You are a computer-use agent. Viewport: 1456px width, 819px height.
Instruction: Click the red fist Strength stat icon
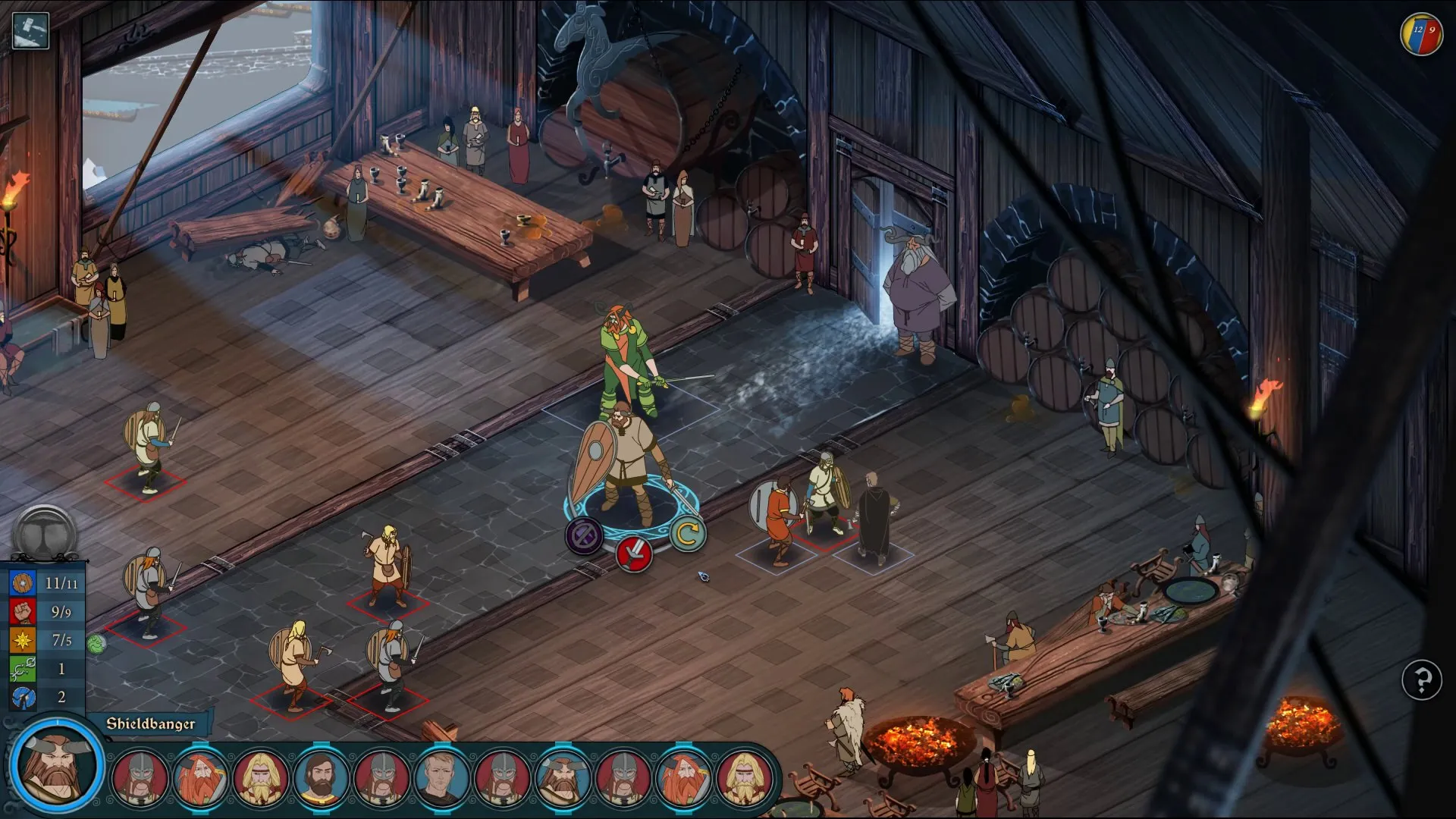coord(23,612)
